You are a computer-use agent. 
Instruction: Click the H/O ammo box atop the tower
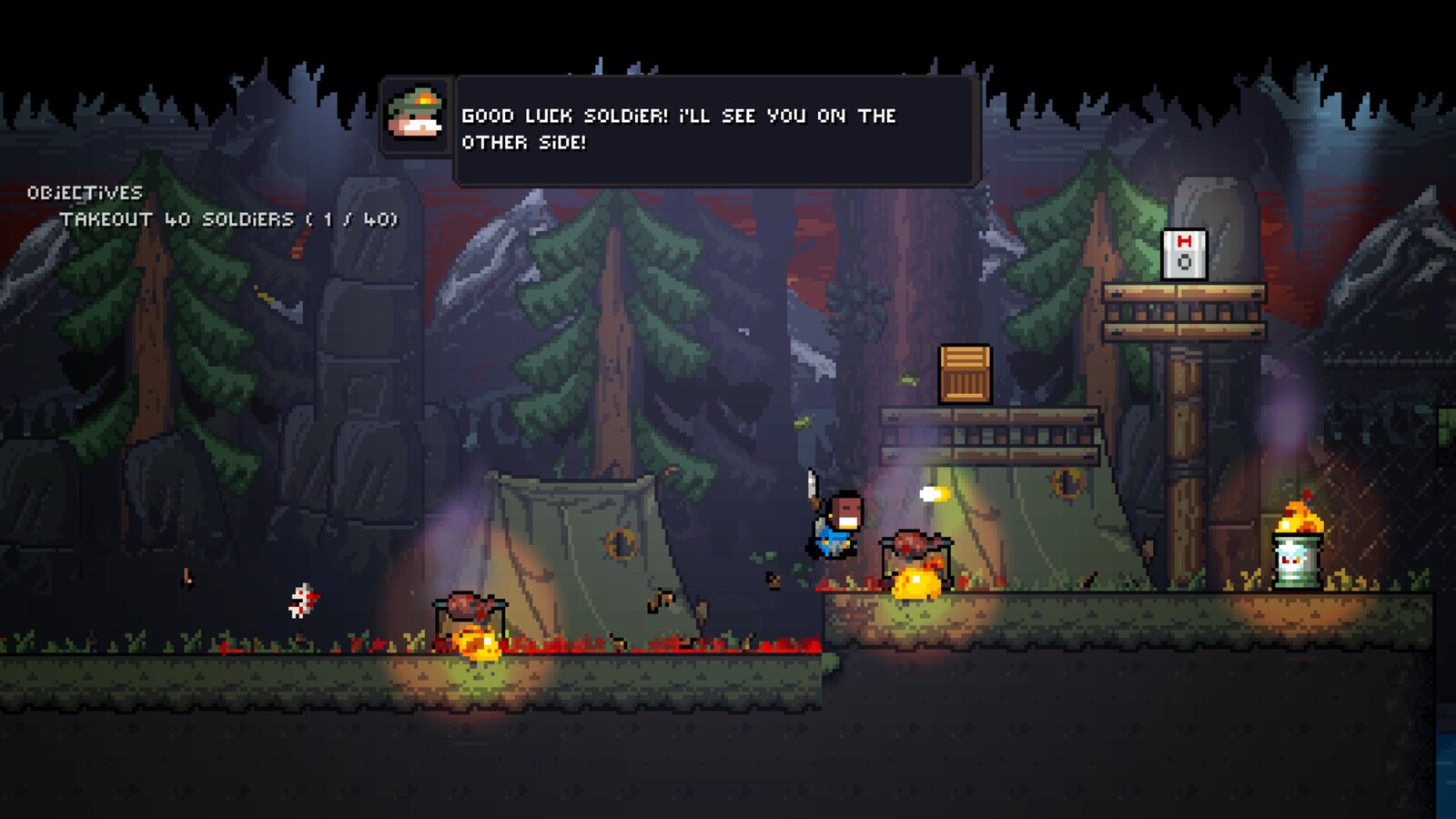click(1184, 252)
